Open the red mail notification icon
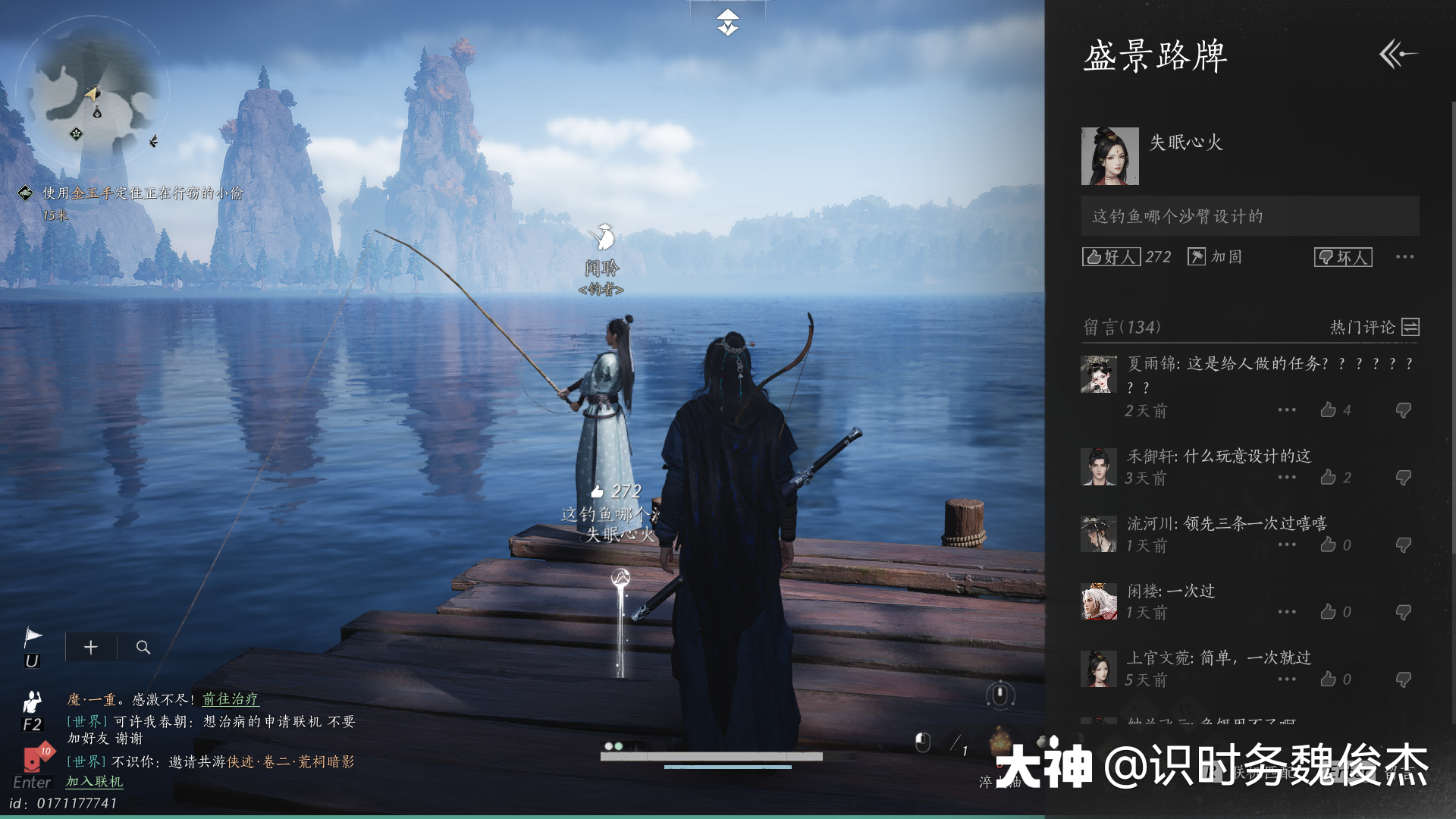The height and width of the screenshot is (819, 1456). click(34, 757)
